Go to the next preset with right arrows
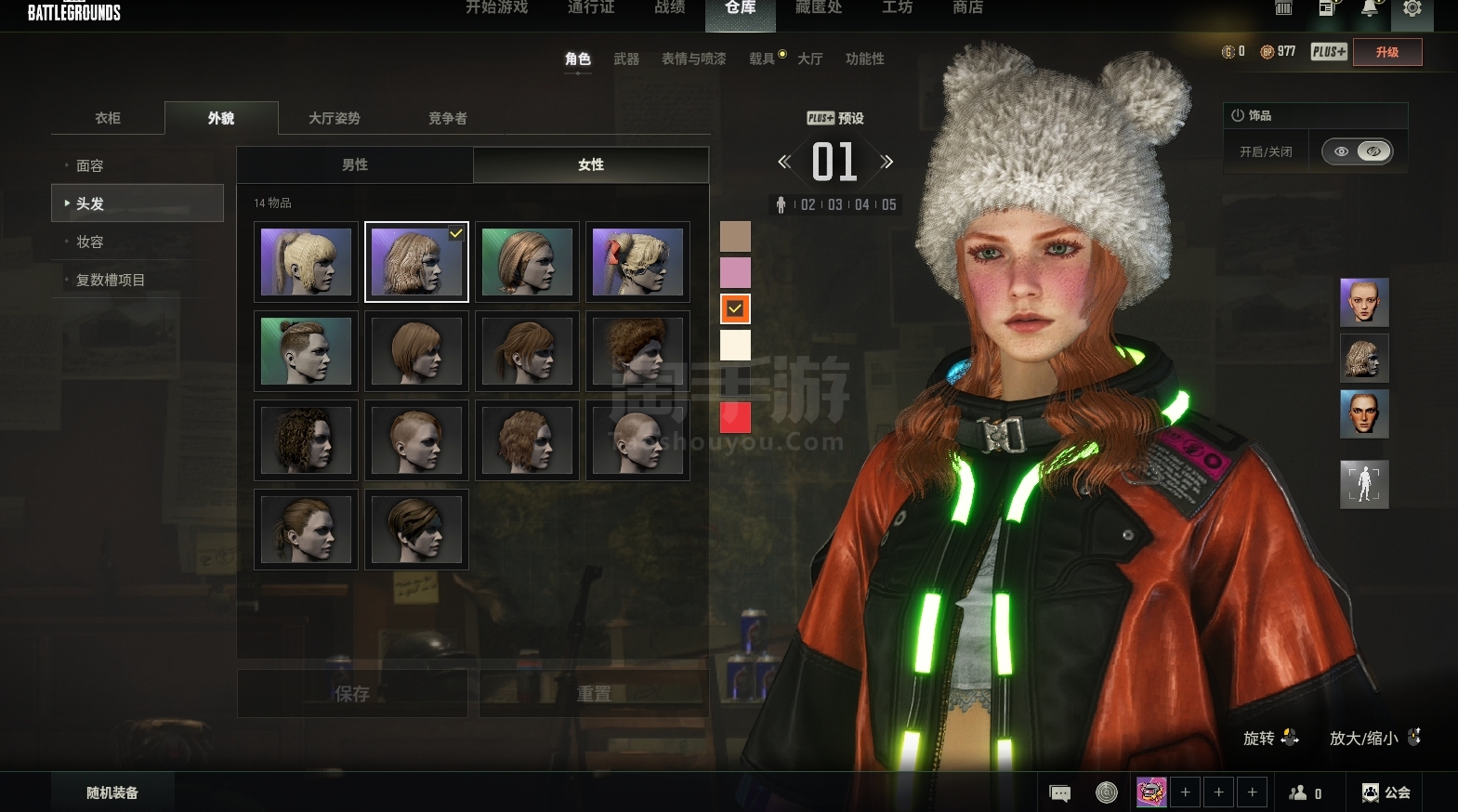1458x812 pixels. point(887,162)
